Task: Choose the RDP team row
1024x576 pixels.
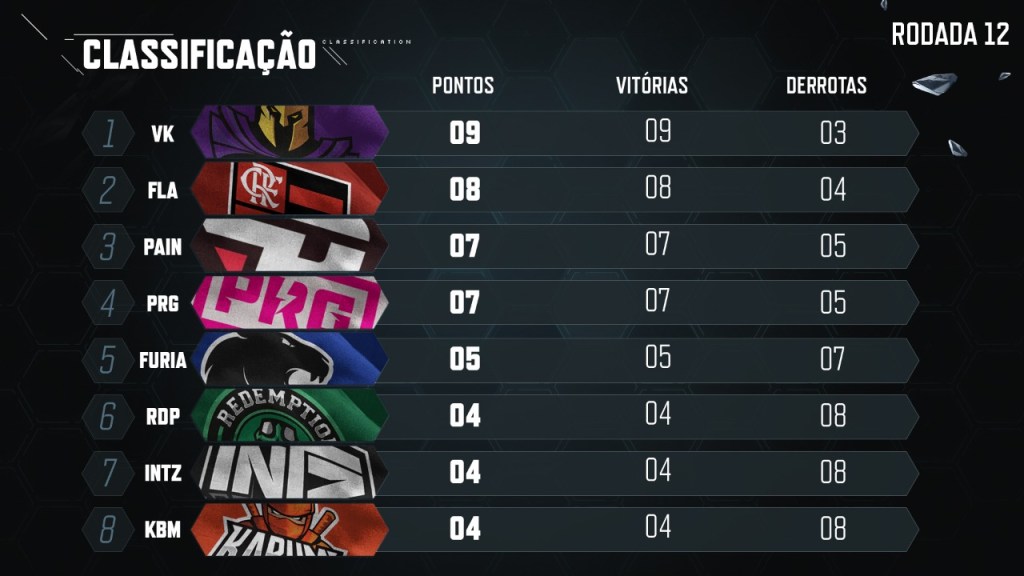Action: [x=500, y=416]
